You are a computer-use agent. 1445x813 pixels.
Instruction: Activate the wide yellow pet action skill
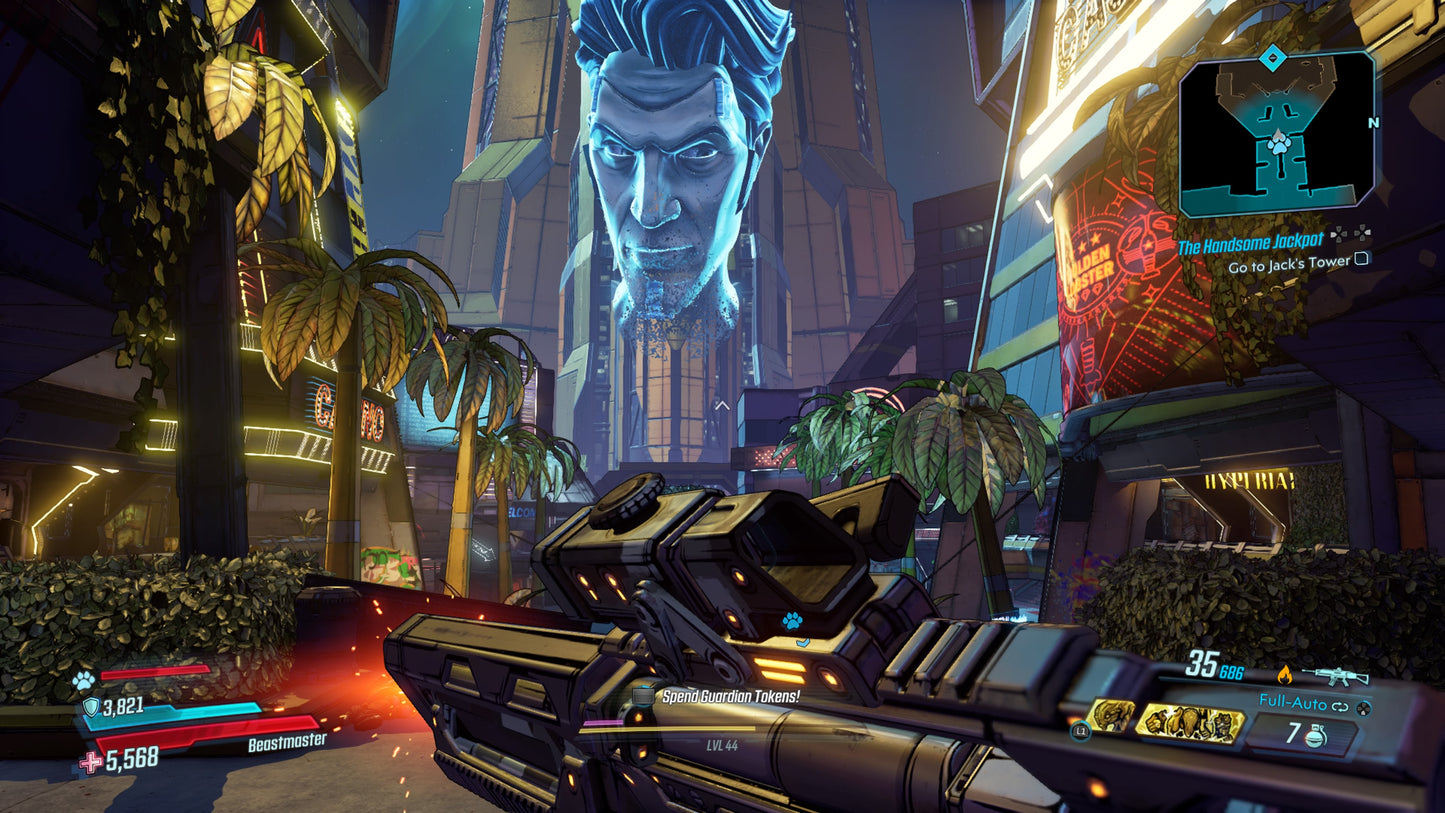coord(1190,721)
